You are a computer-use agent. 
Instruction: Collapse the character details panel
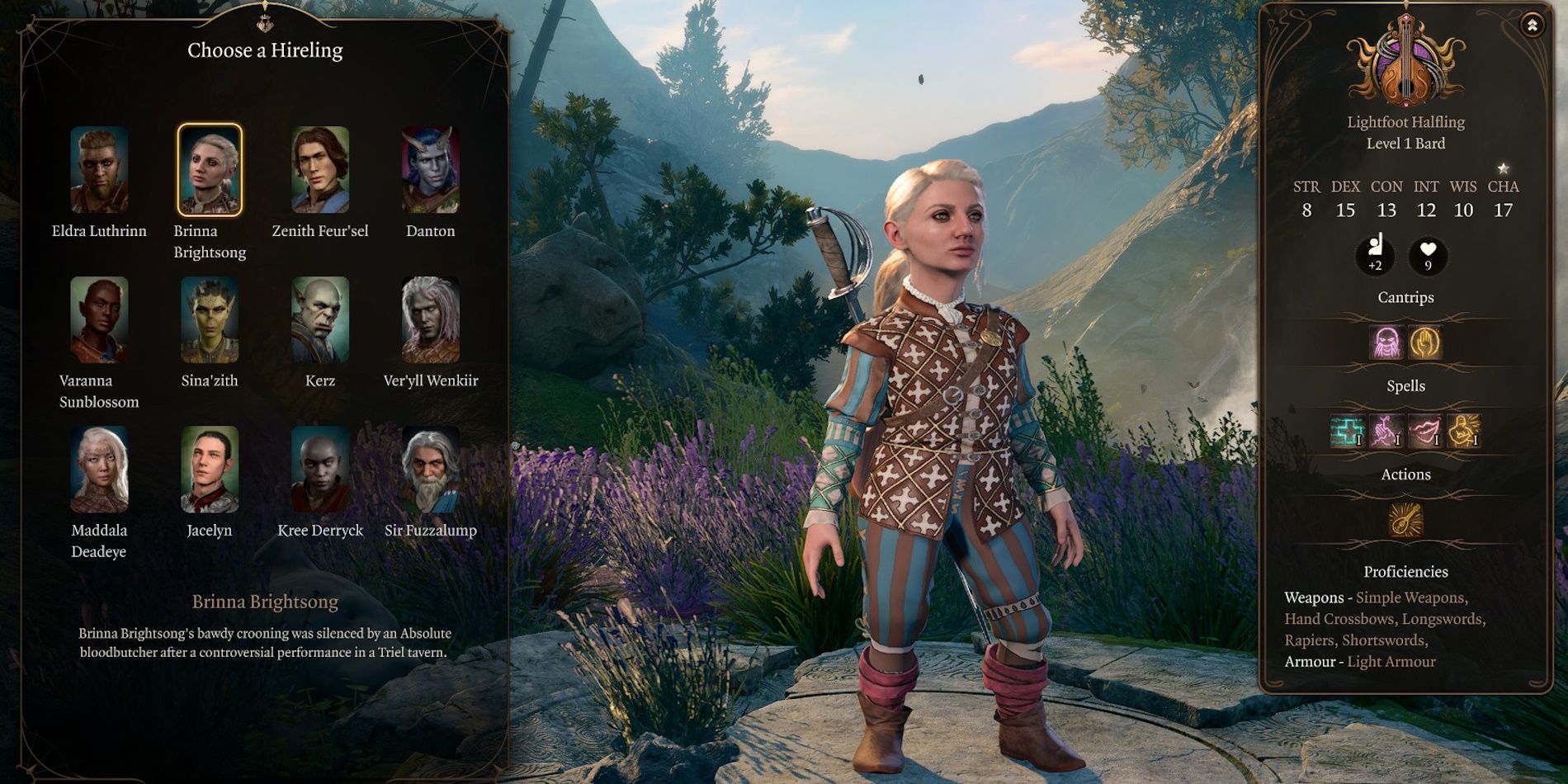1532,25
